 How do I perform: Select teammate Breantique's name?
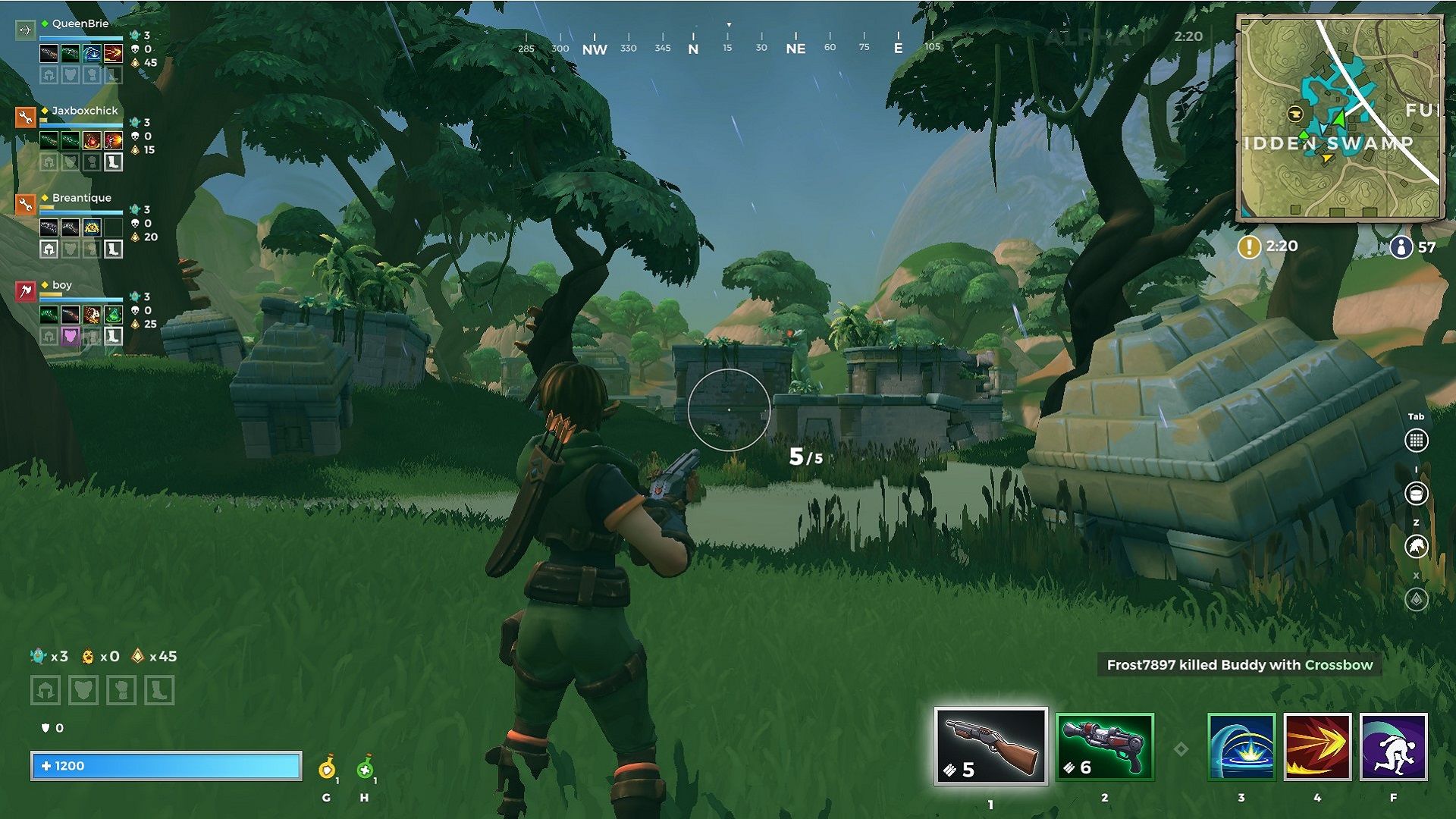coord(81,198)
